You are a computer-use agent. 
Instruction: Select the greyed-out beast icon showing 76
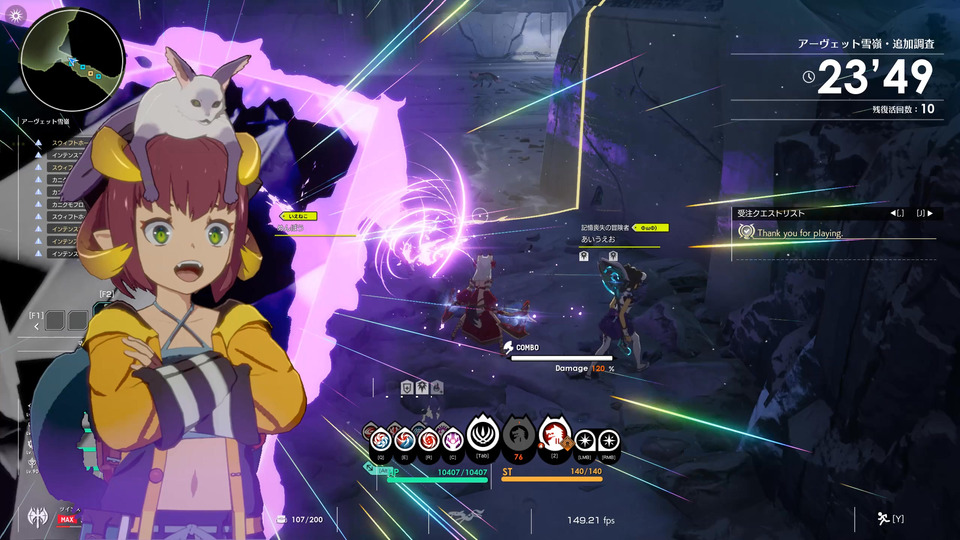tap(519, 434)
